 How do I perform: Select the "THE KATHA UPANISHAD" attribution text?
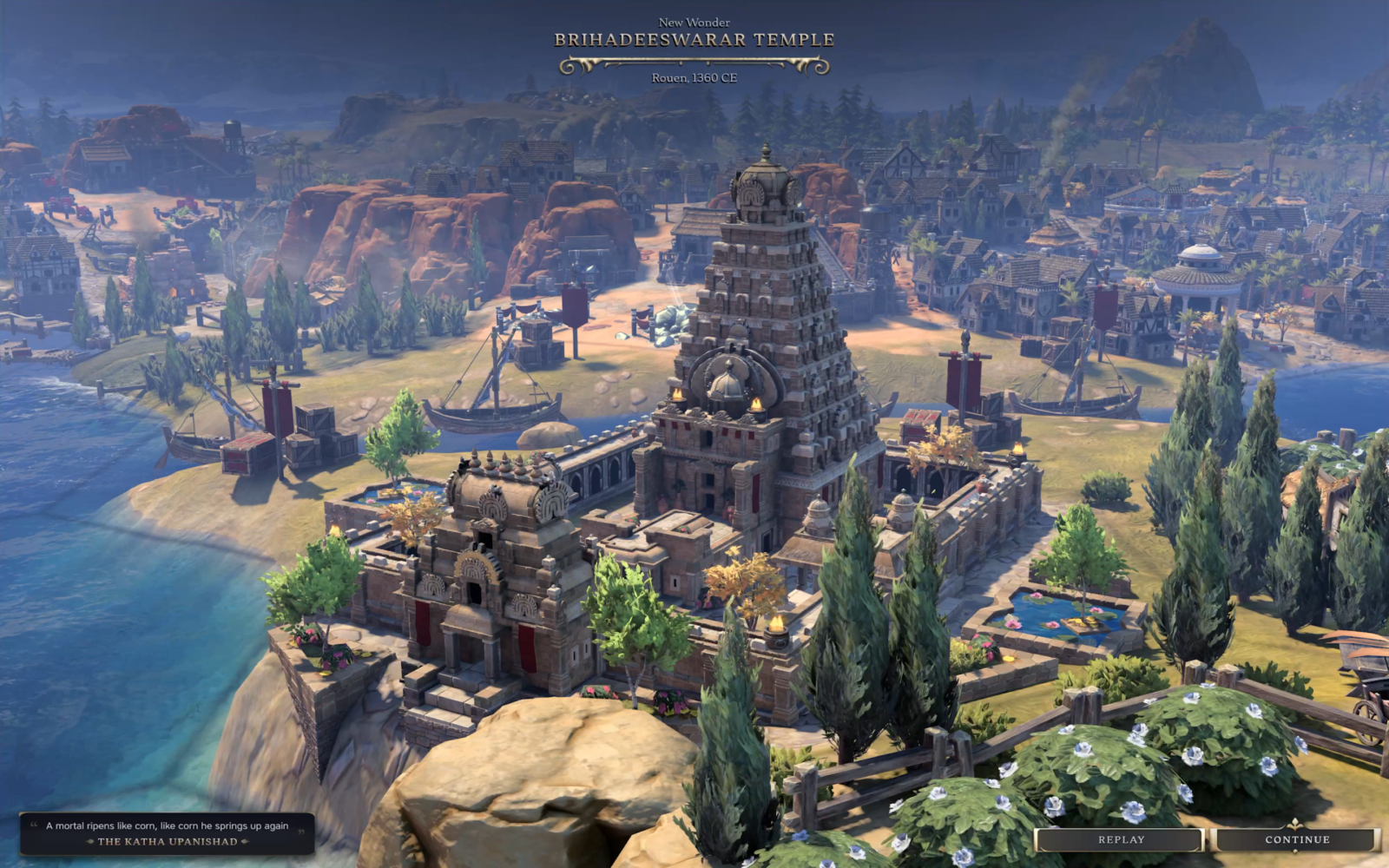pyautogui.click(x=169, y=841)
